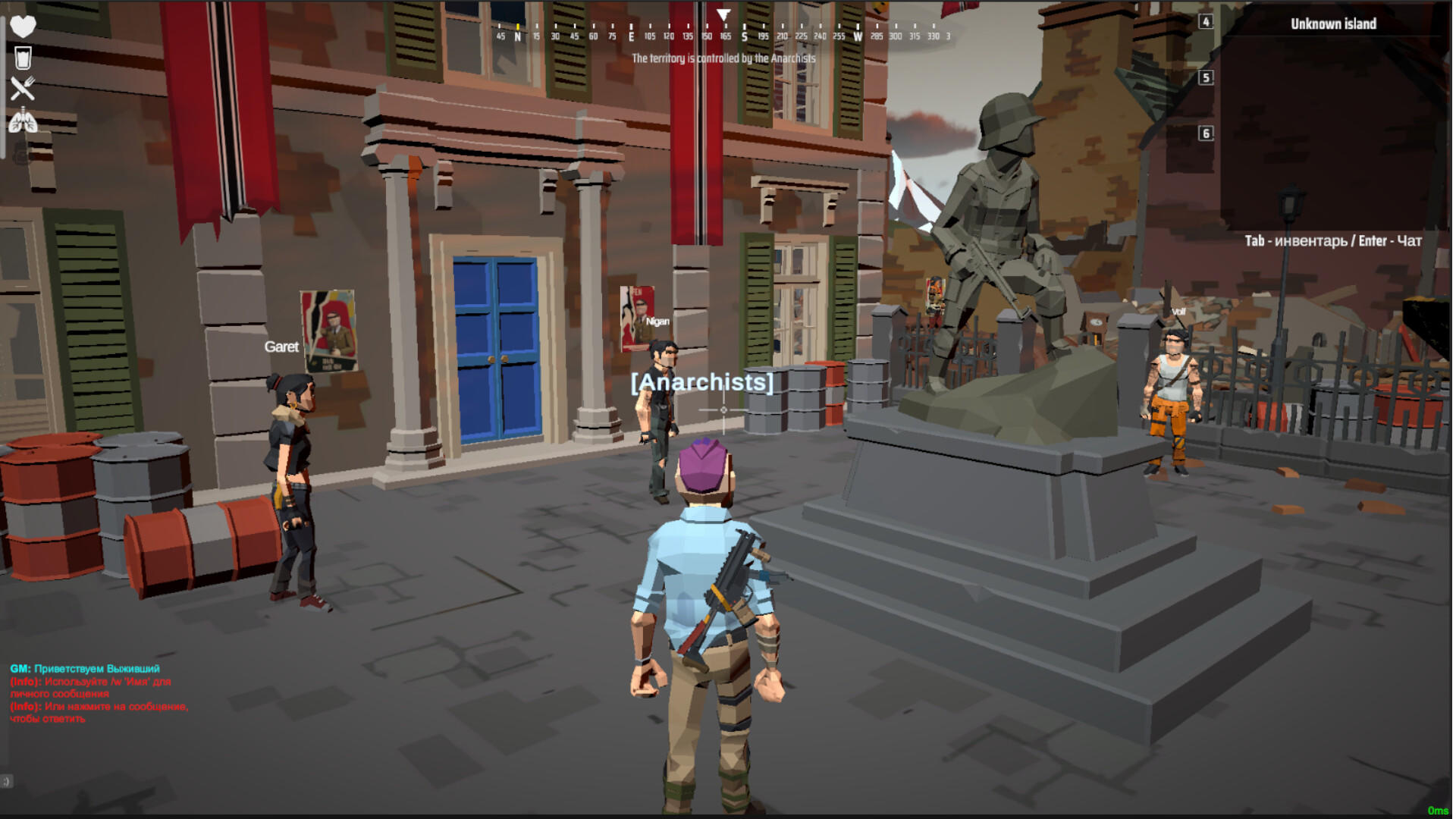Screen dimensions: 1456x819
Task: Click player nameplate Nigan
Action: point(658,320)
